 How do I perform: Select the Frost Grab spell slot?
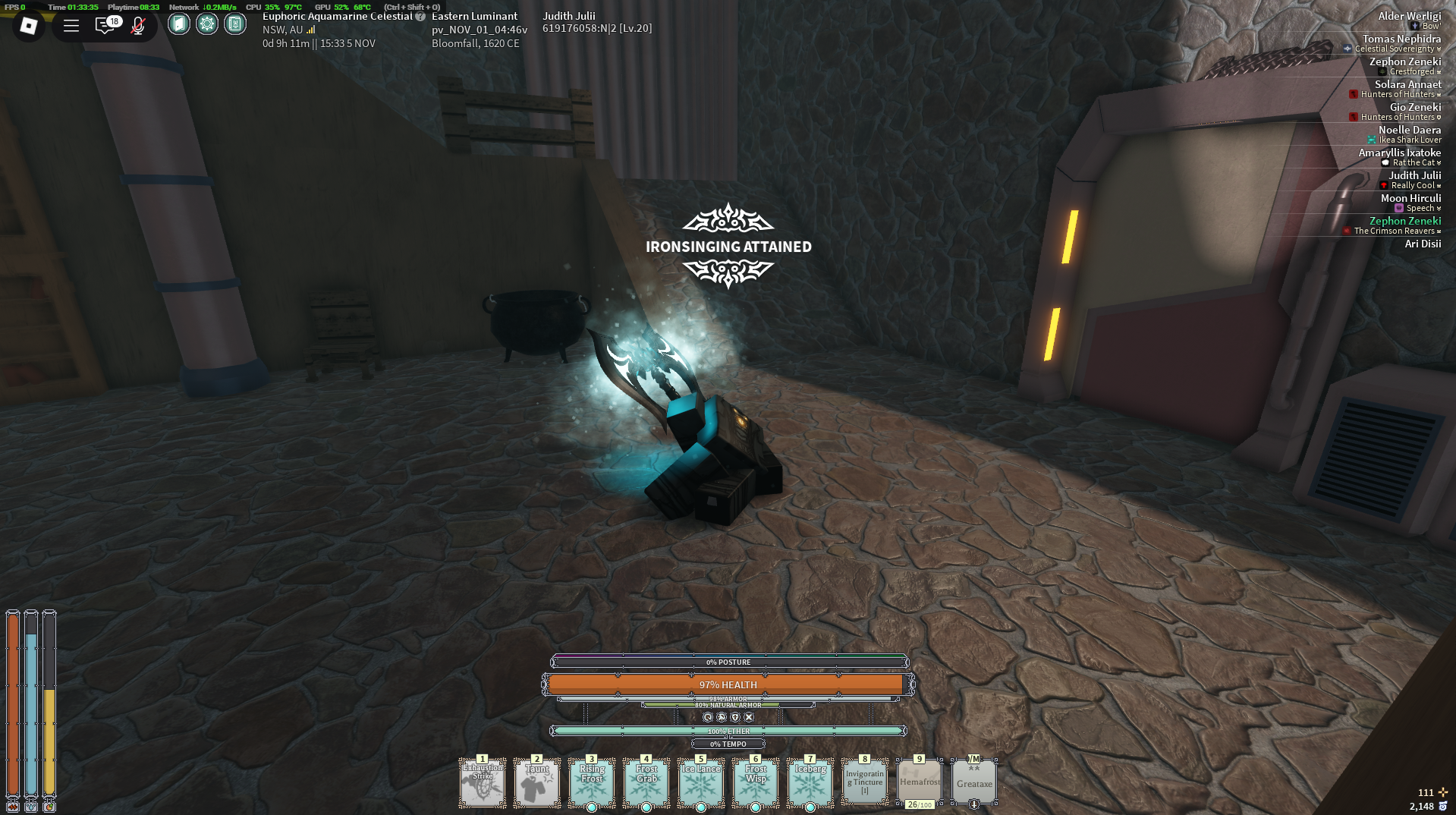point(646,782)
